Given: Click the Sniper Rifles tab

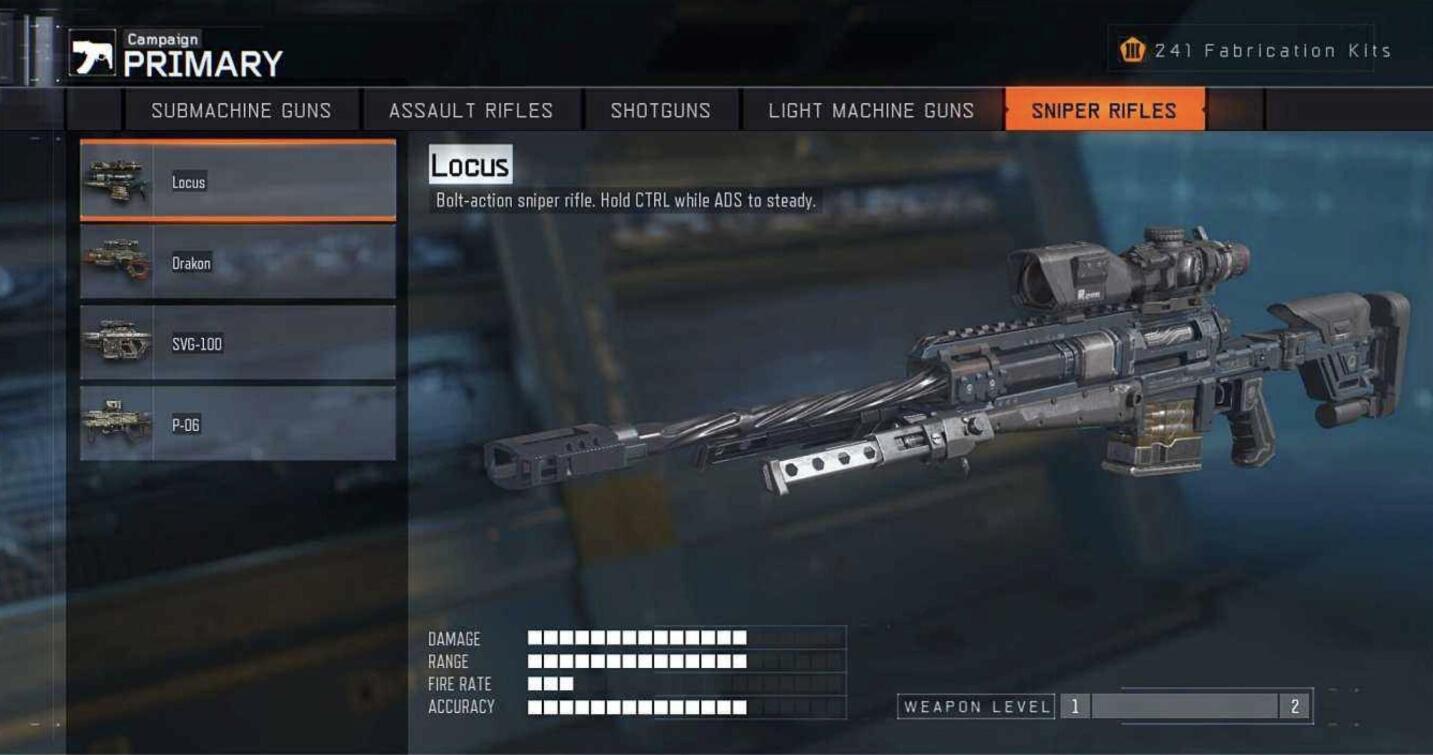Looking at the screenshot, I should (x=1104, y=110).
